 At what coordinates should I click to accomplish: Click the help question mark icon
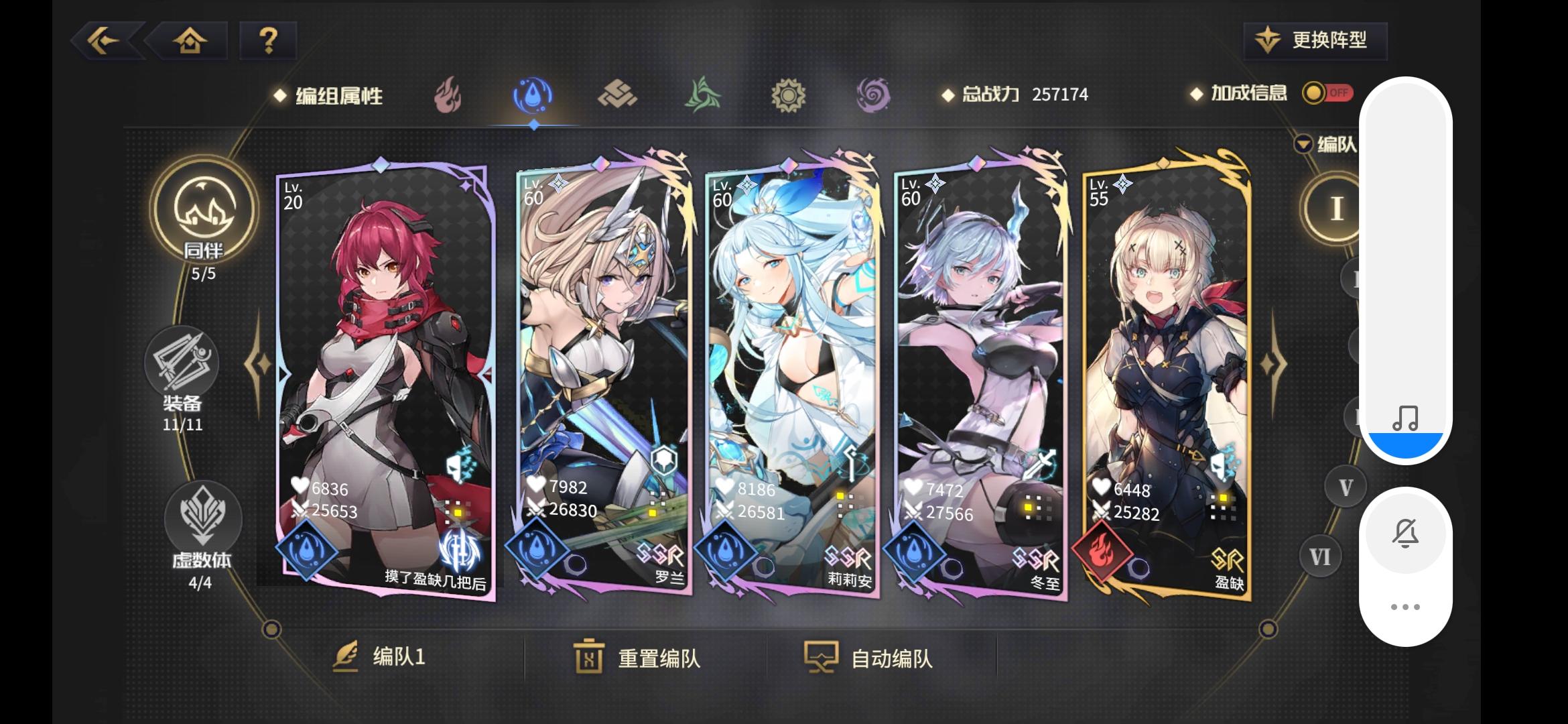[267, 41]
